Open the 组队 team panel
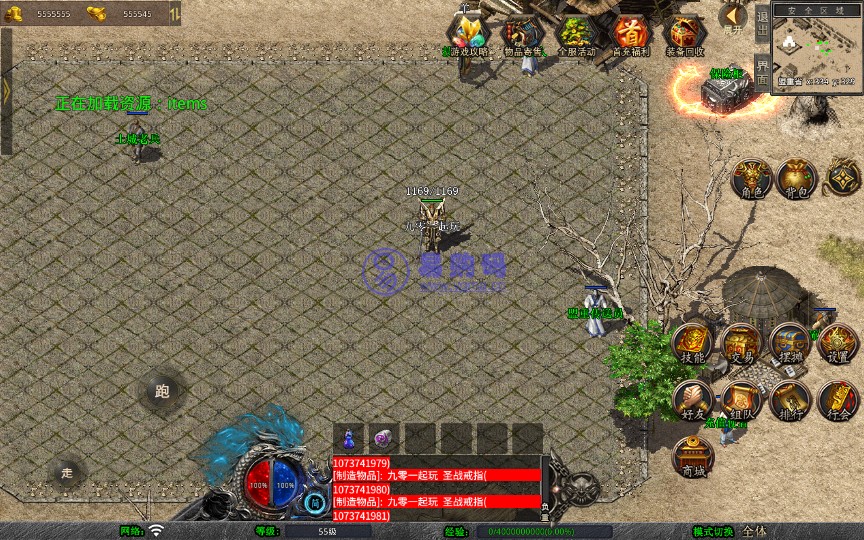The height and width of the screenshot is (540, 864). coord(741,400)
